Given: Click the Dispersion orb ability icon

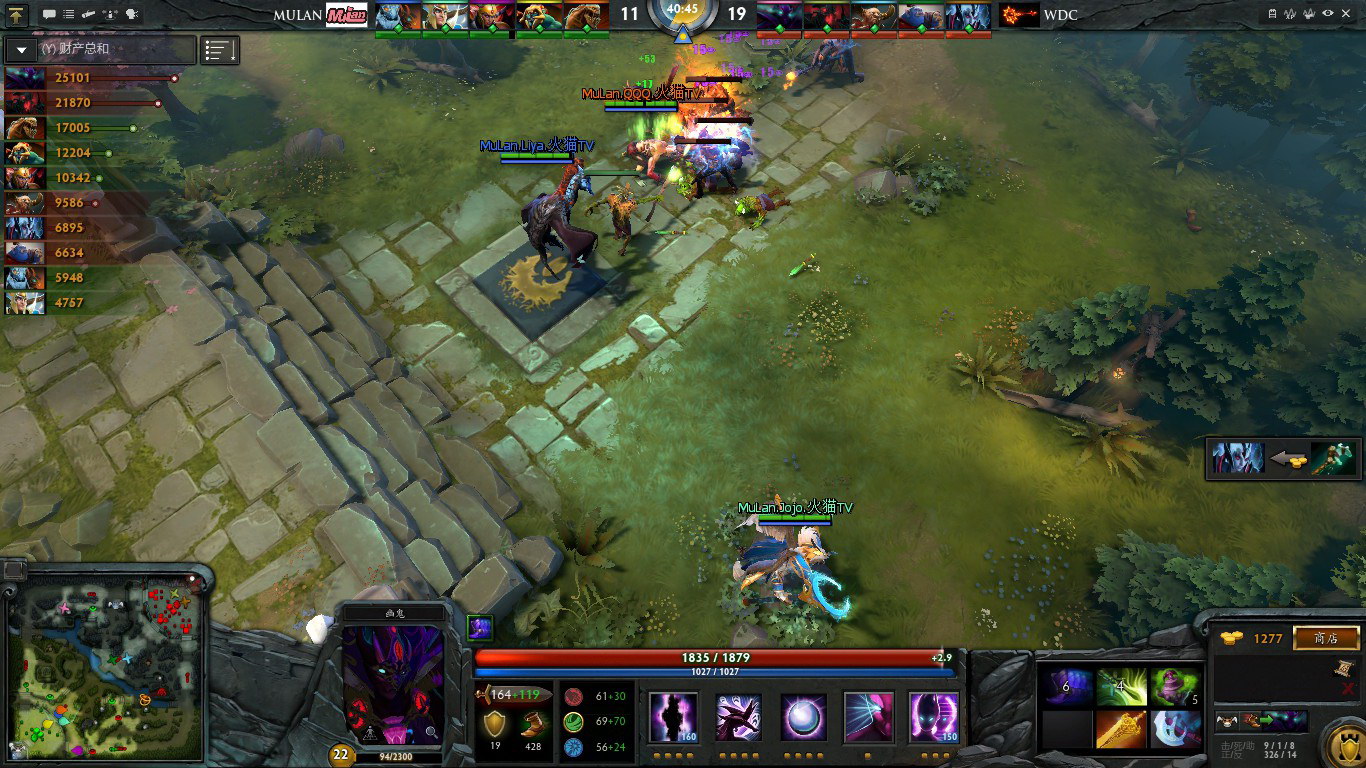Looking at the screenshot, I should [x=804, y=717].
